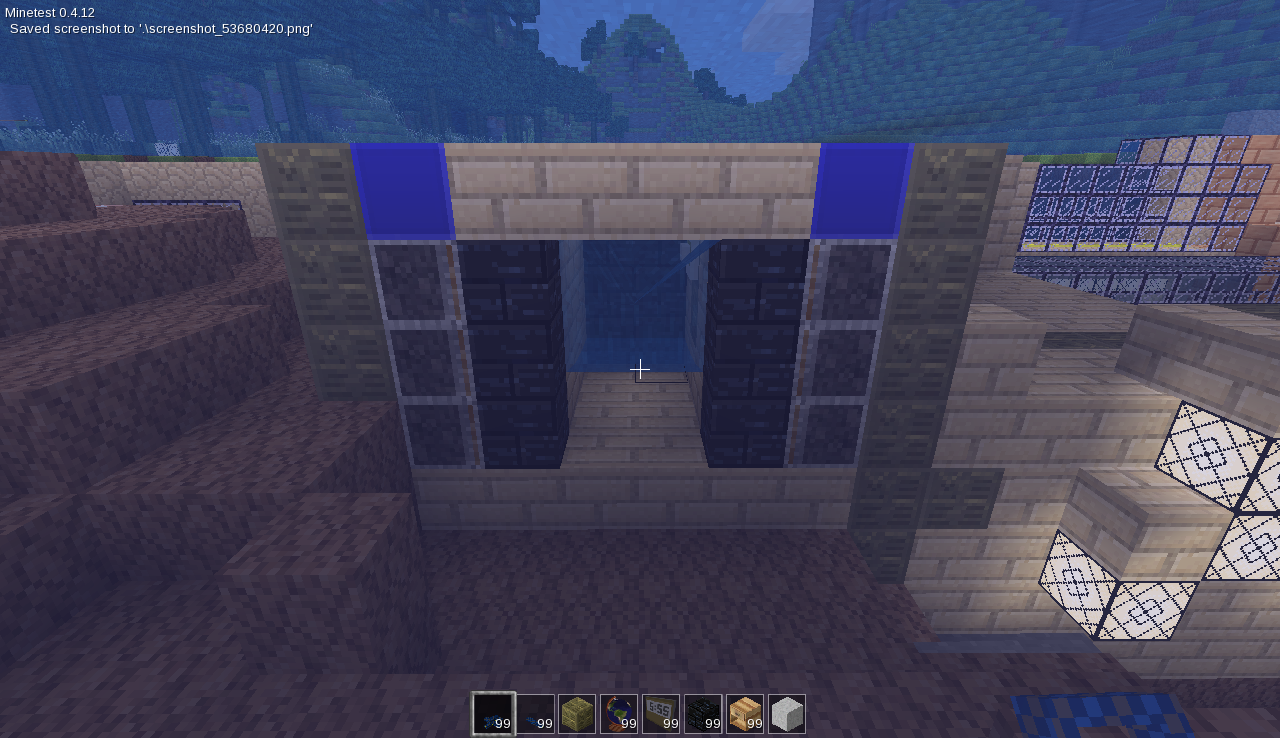Choose the 5:55 digital clock item
The image size is (1280, 738).
(x=660, y=712)
